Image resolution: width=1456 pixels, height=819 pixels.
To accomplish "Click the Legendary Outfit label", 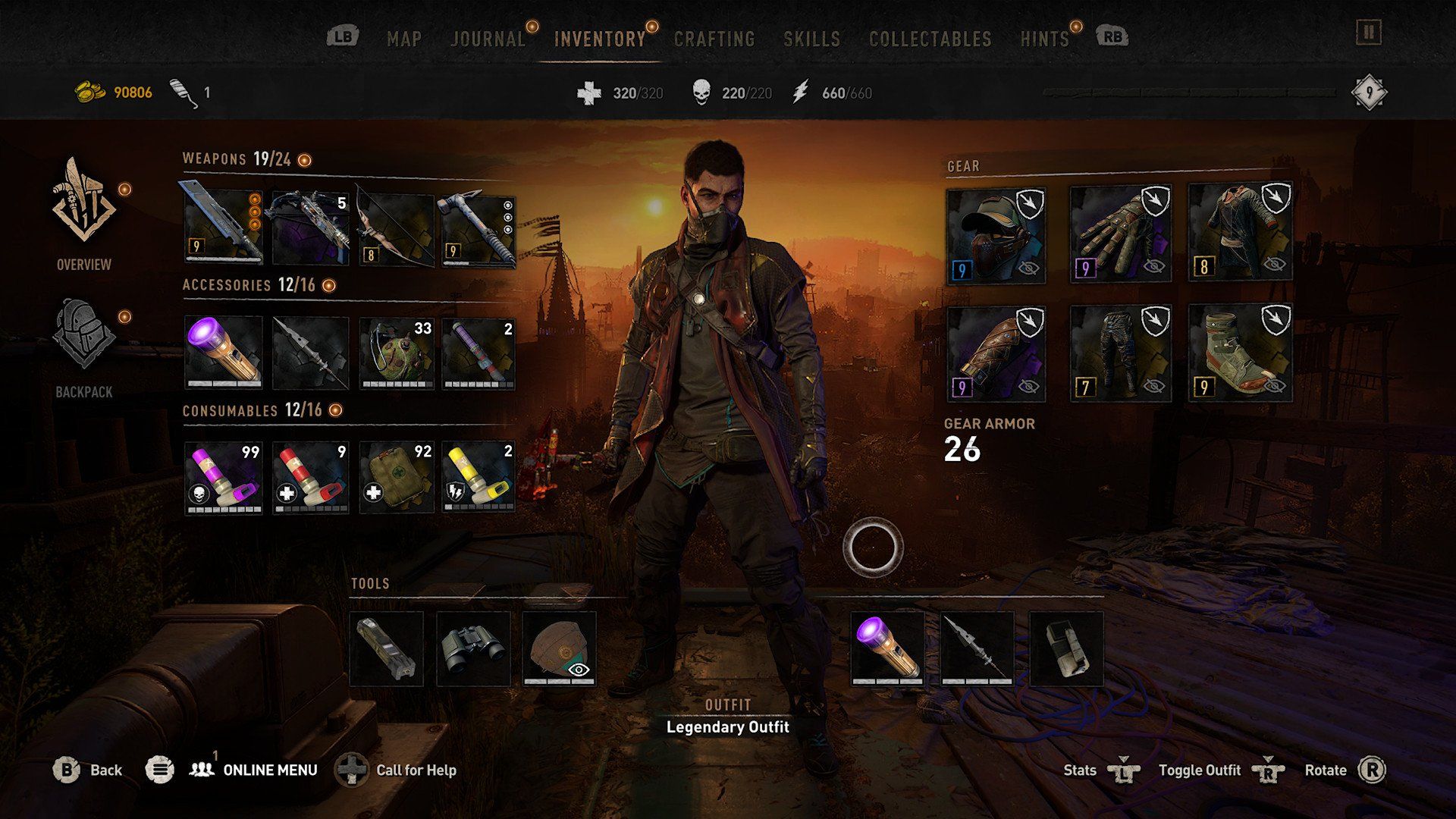I will point(726,726).
